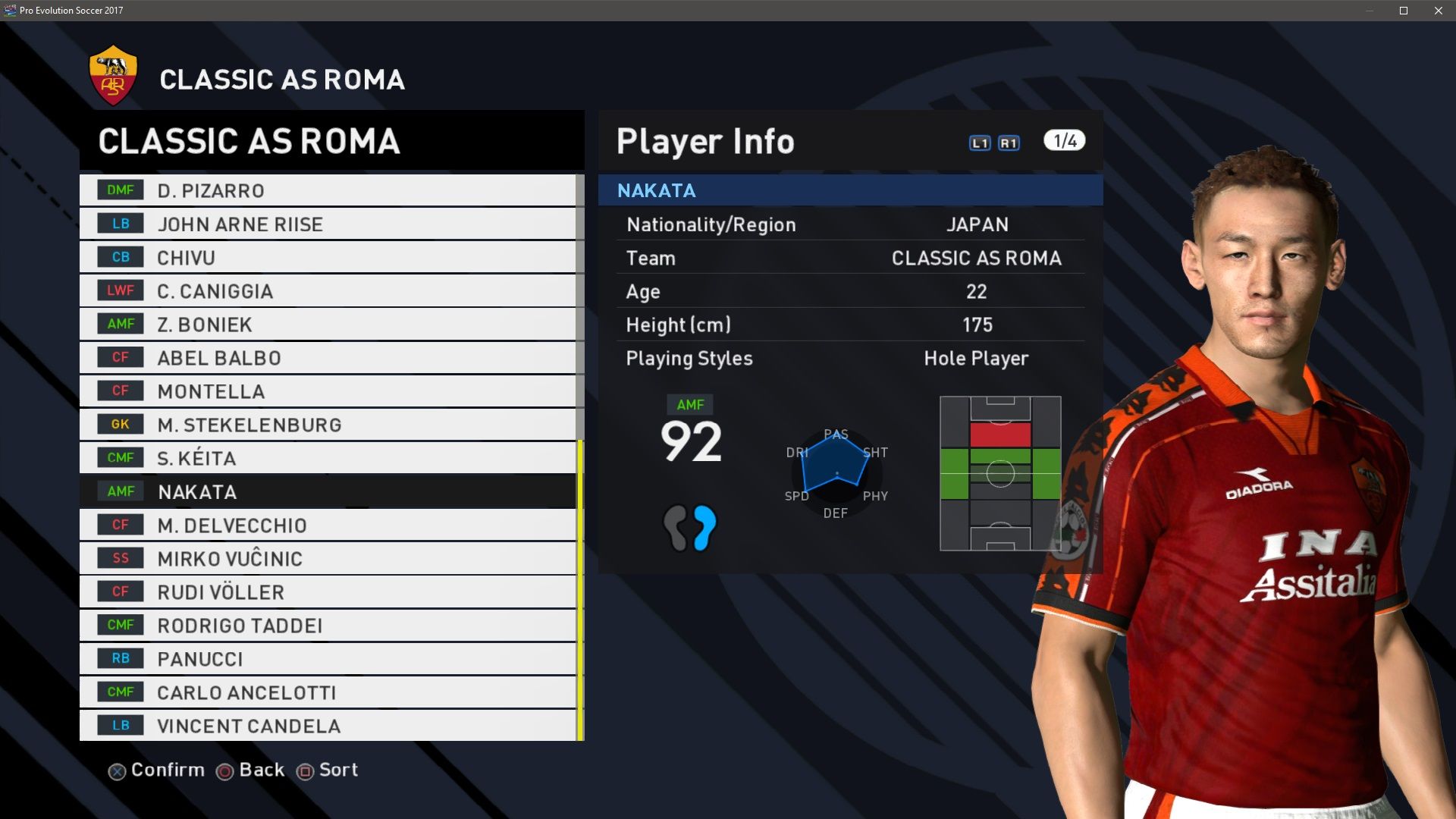Click the highlighted Nakata row
This screenshot has width=1456, height=819.
[328, 491]
